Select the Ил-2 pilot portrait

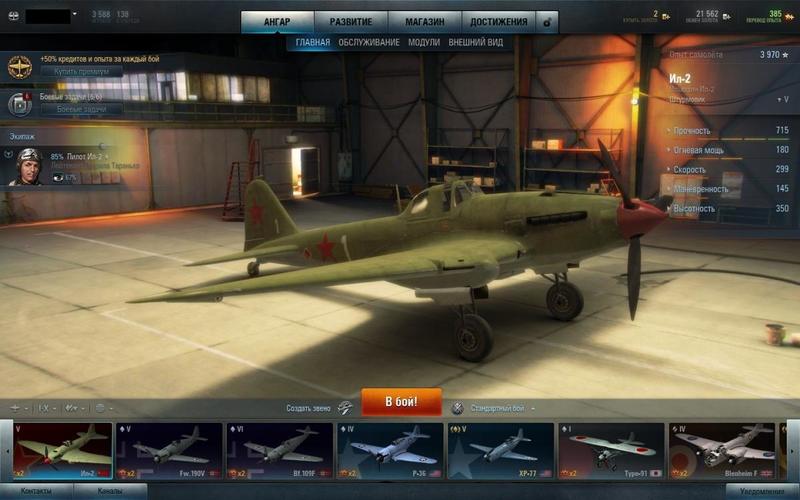(26, 166)
